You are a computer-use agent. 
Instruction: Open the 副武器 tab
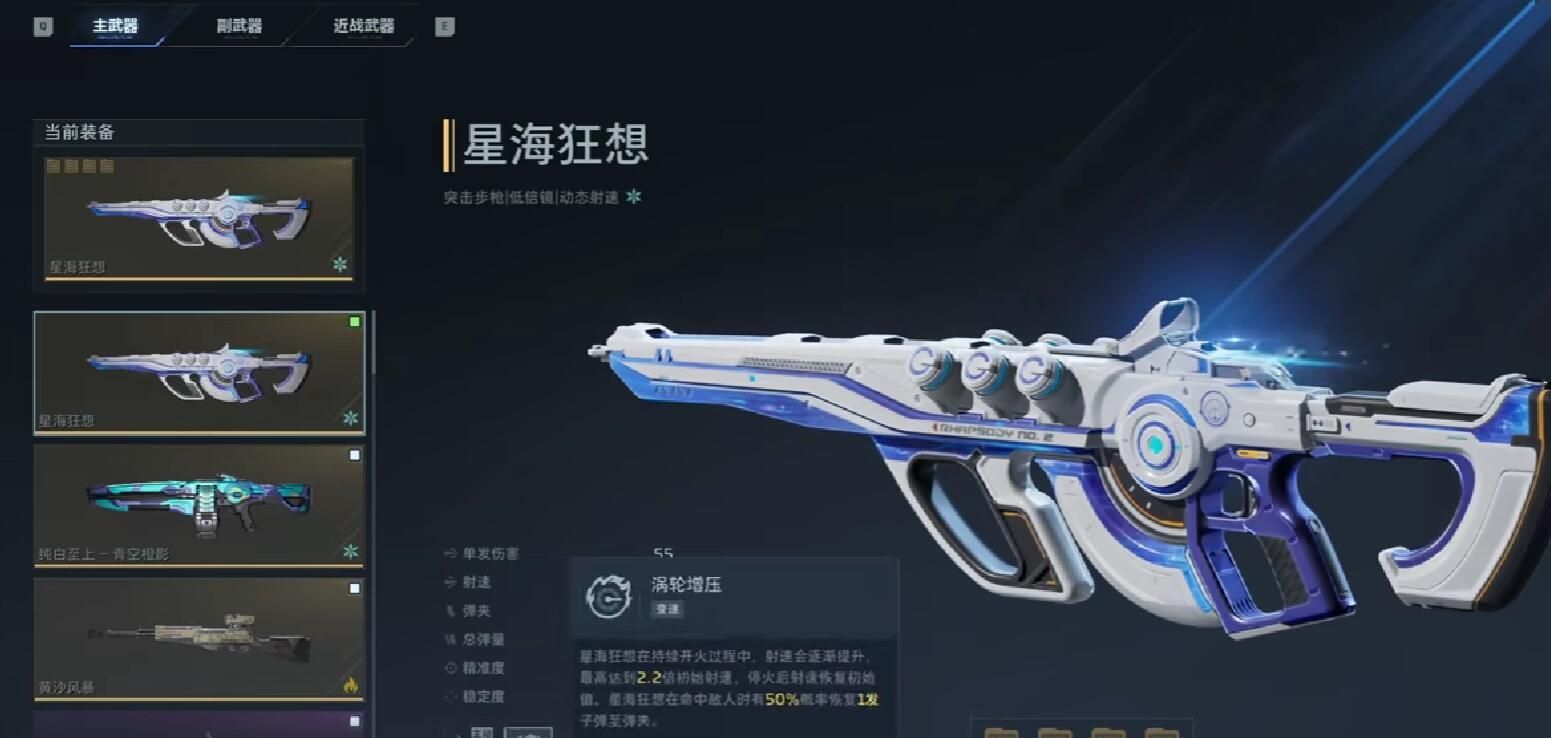click(x=239, y=26)
